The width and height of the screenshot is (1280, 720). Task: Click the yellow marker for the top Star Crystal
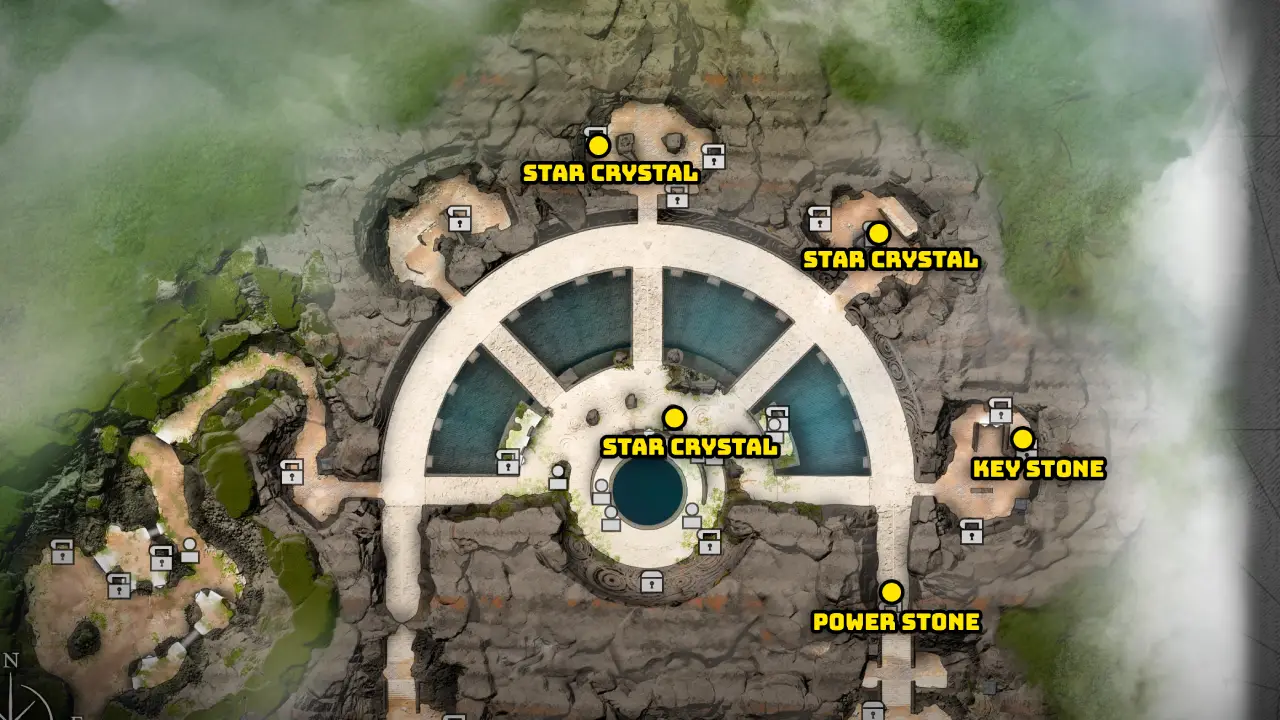pyautogui.click(x=598, y=145)
